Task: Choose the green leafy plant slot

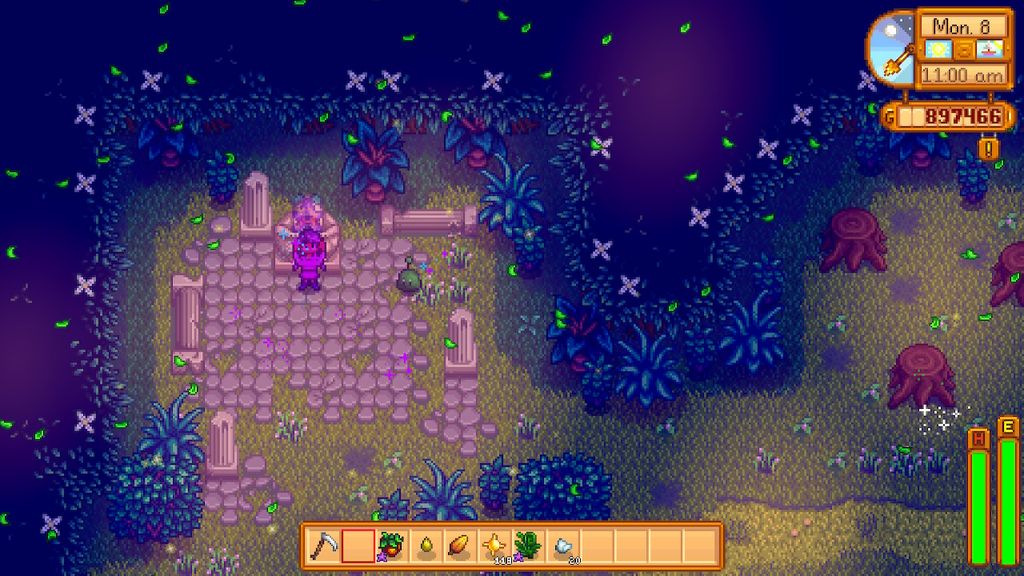Action: (x=528, y=546)
